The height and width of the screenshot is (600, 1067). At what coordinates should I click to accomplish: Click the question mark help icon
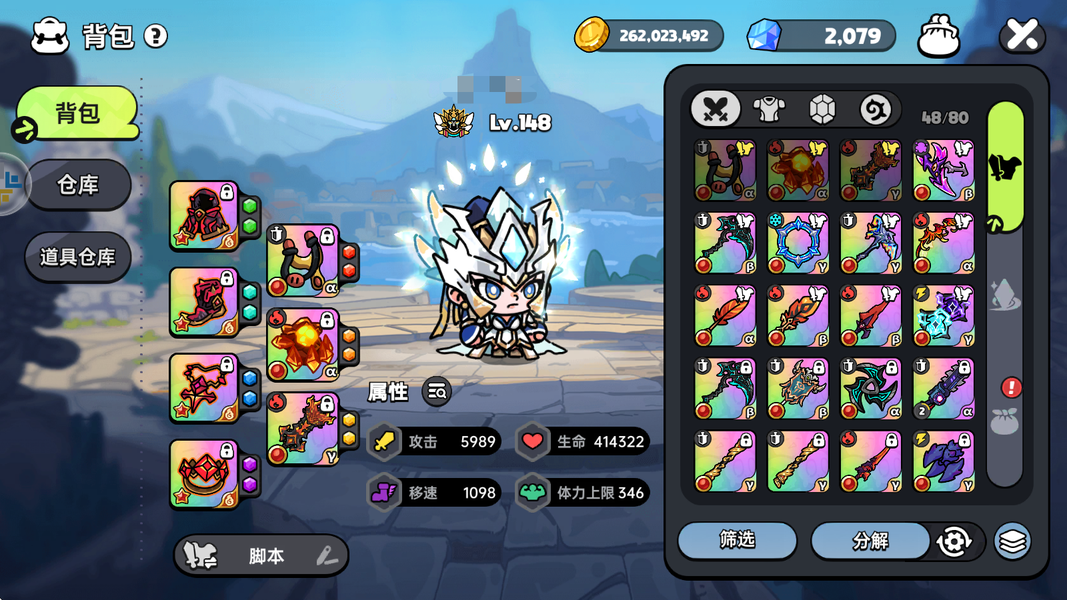pyautogui.click(x=155, y=37)
